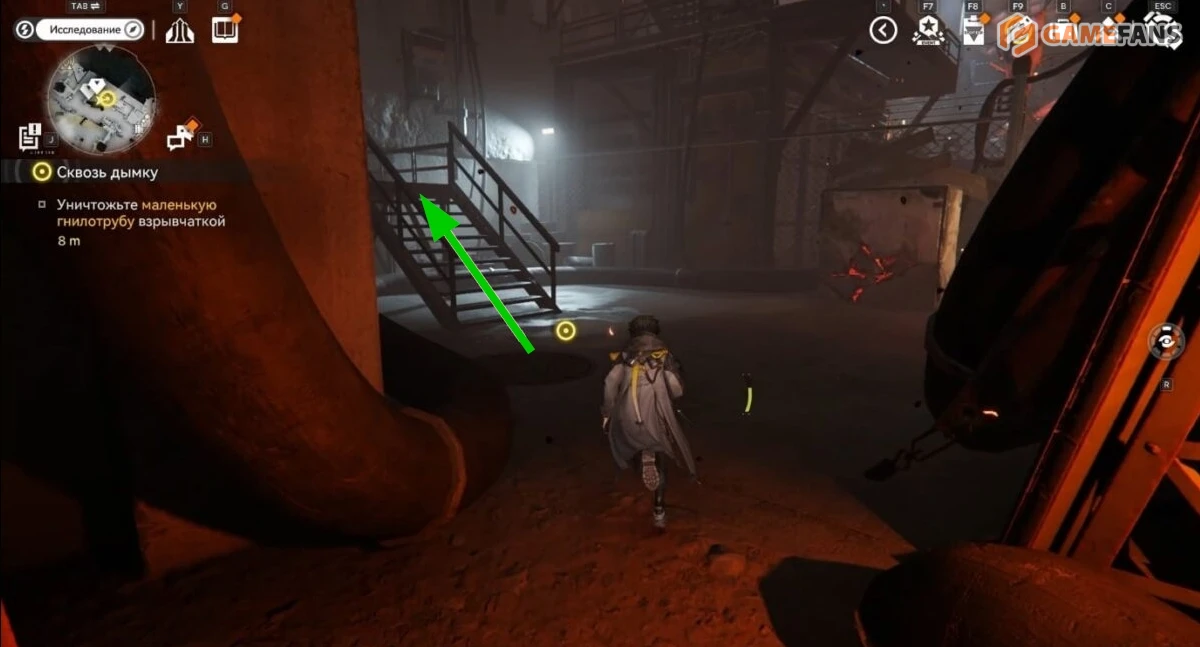Collapse the top bar with the arrow button

[x=883, y=31]
